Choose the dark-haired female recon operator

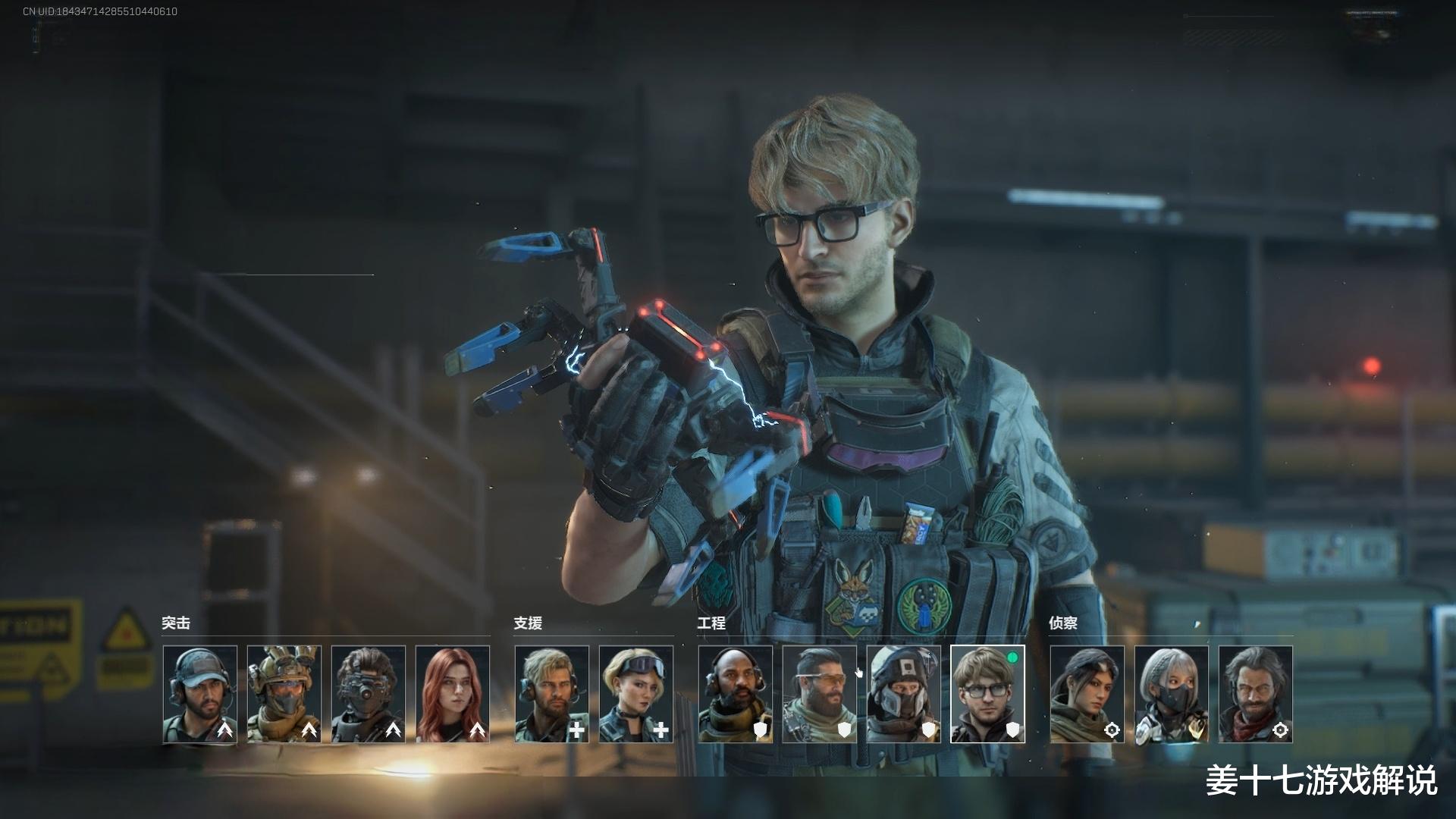point(1087,694)
